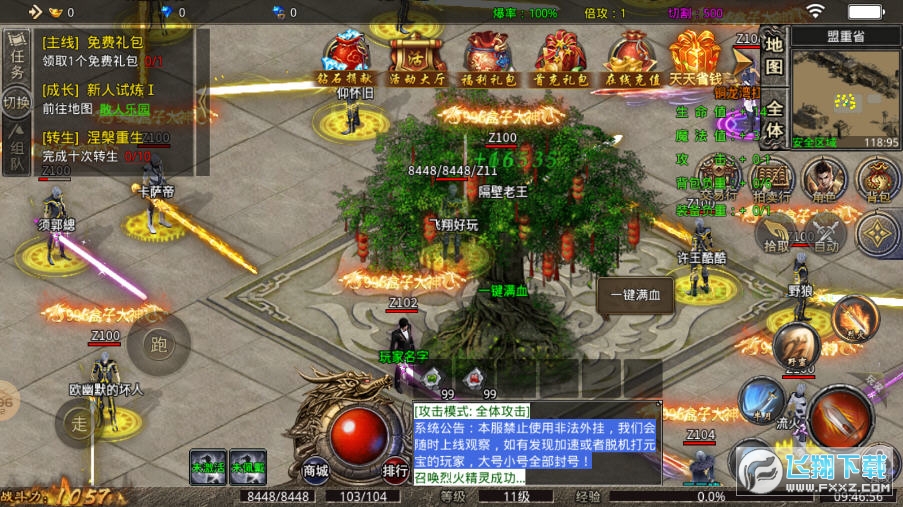Open the 活动大厅 activity hall
This screenshot has width=903, height=507.
coord(417,56)
